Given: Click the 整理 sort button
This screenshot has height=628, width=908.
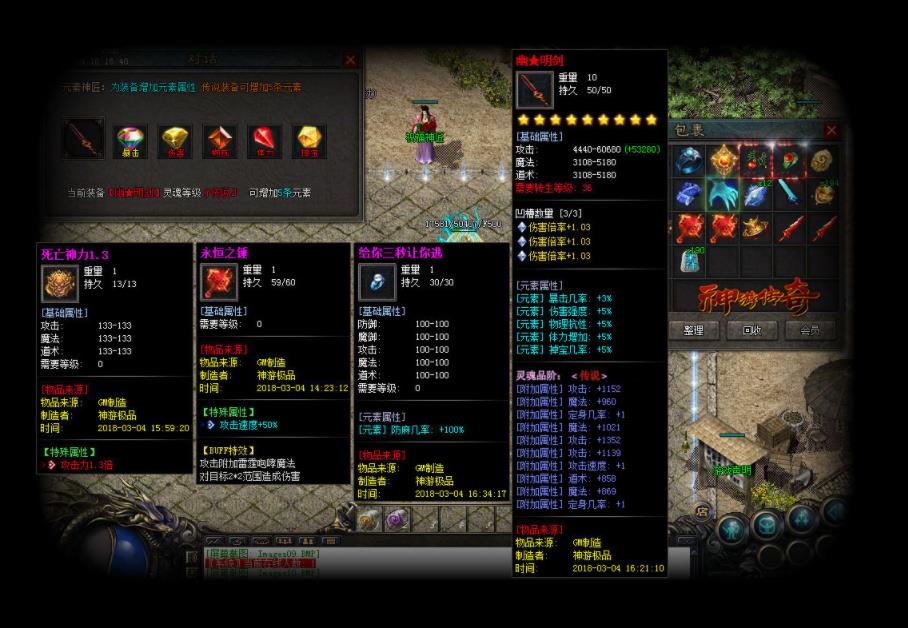Looking at the screenshot, I should 693,330.
